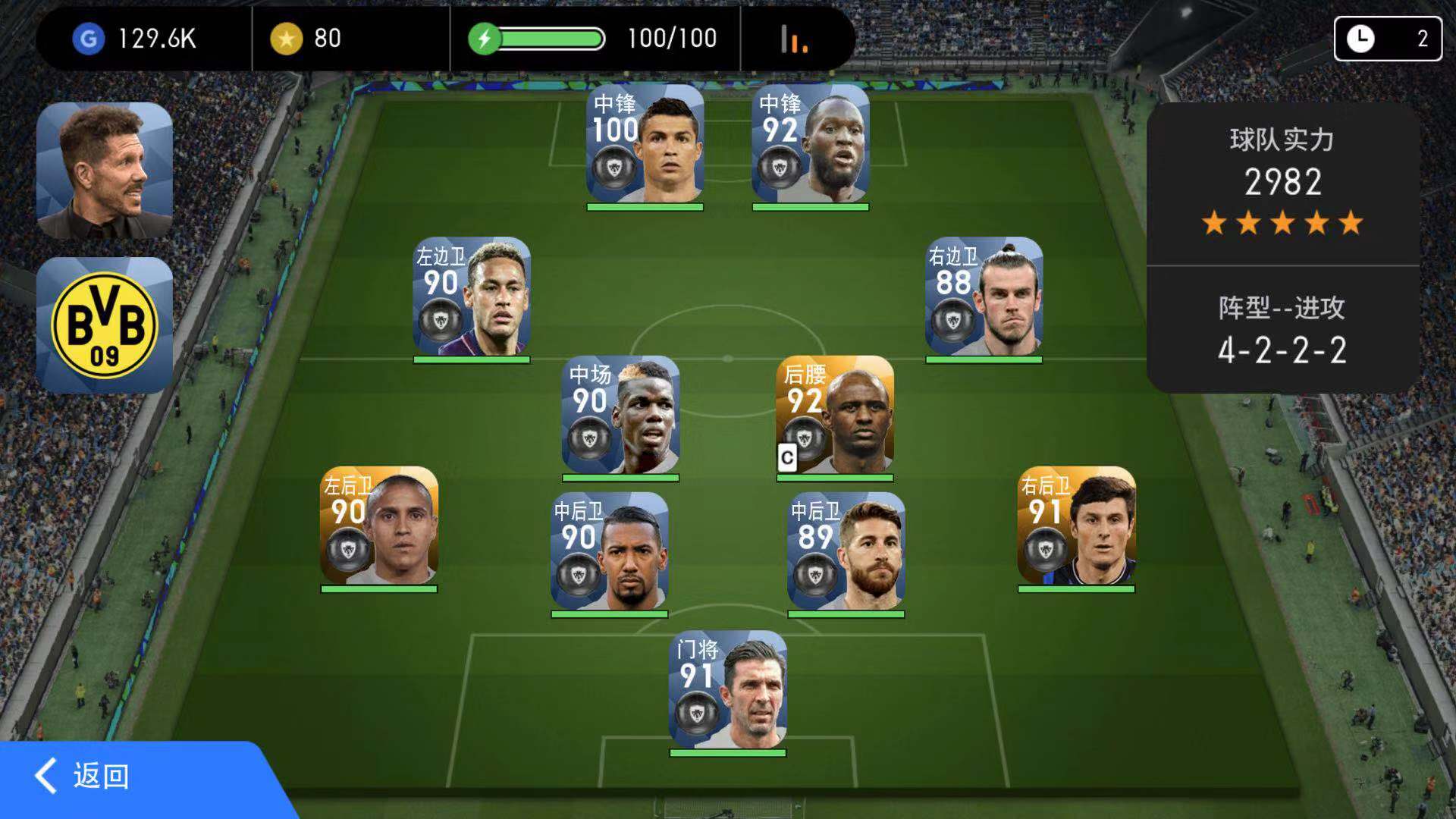1456x819 pixels.
Task: Pick the 中后卫 89 defender card
Action: (x=846, y=552)
